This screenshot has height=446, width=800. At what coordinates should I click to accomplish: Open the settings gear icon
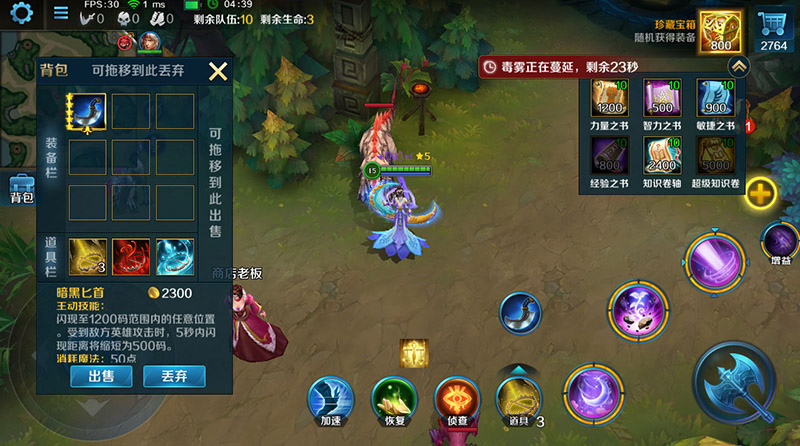point(21,13)
